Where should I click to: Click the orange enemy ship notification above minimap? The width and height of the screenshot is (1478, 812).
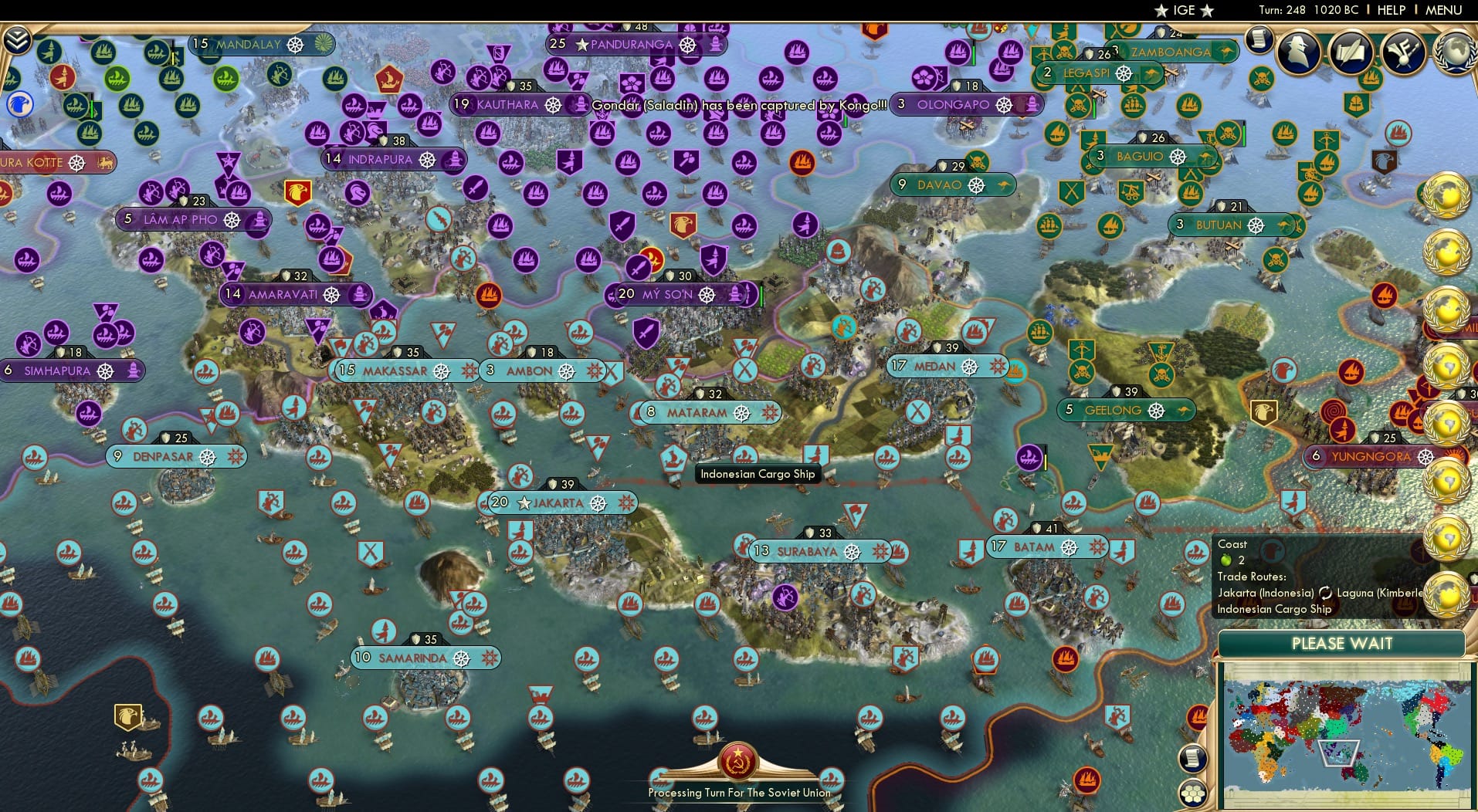click(1197, 716)
